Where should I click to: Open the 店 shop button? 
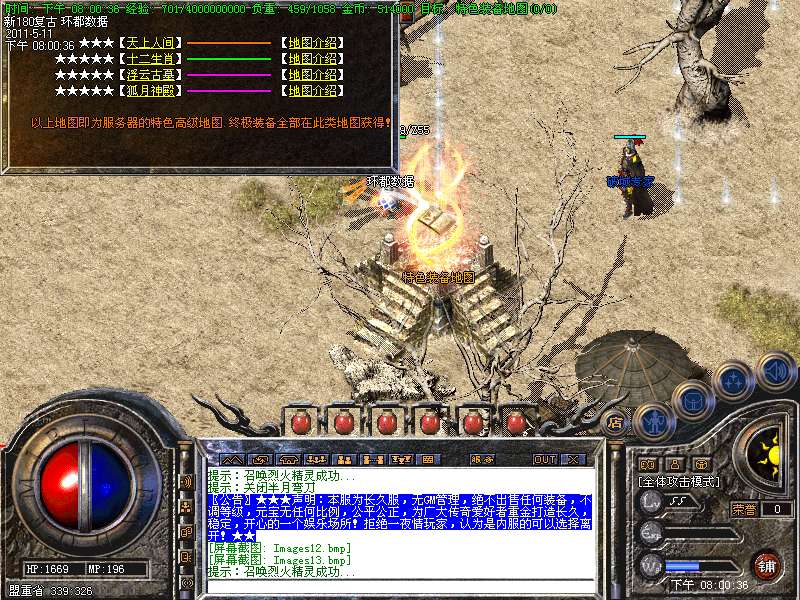click(x=617, y=423)
